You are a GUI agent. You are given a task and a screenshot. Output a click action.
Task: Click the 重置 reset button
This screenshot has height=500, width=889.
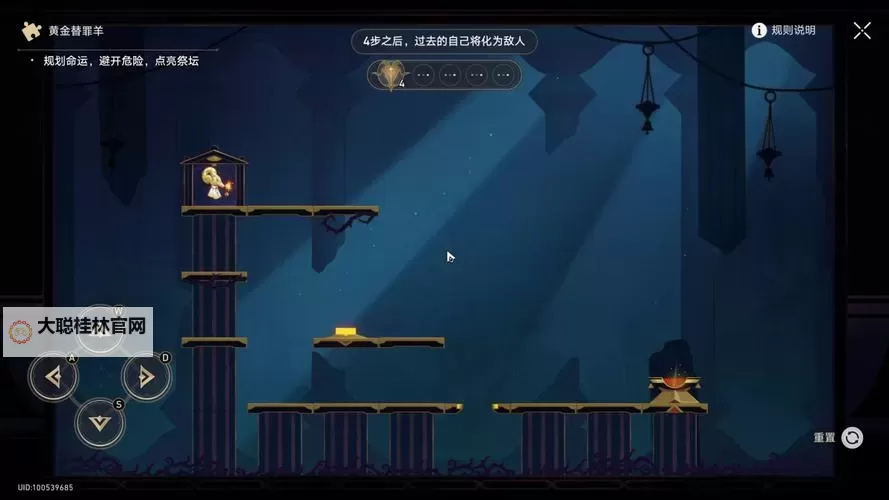tap(851, 437)
